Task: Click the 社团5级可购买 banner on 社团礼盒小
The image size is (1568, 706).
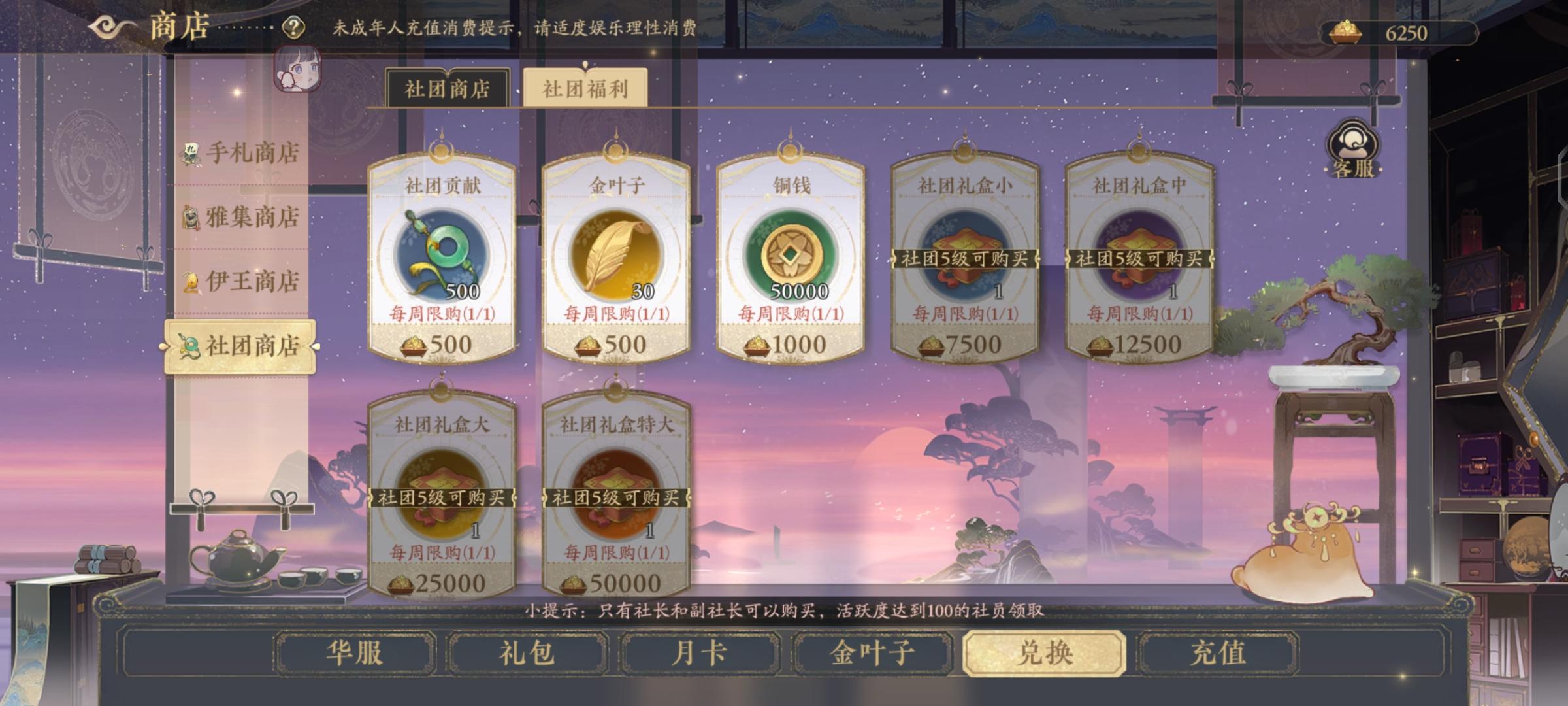Action: tap(964, 259)
